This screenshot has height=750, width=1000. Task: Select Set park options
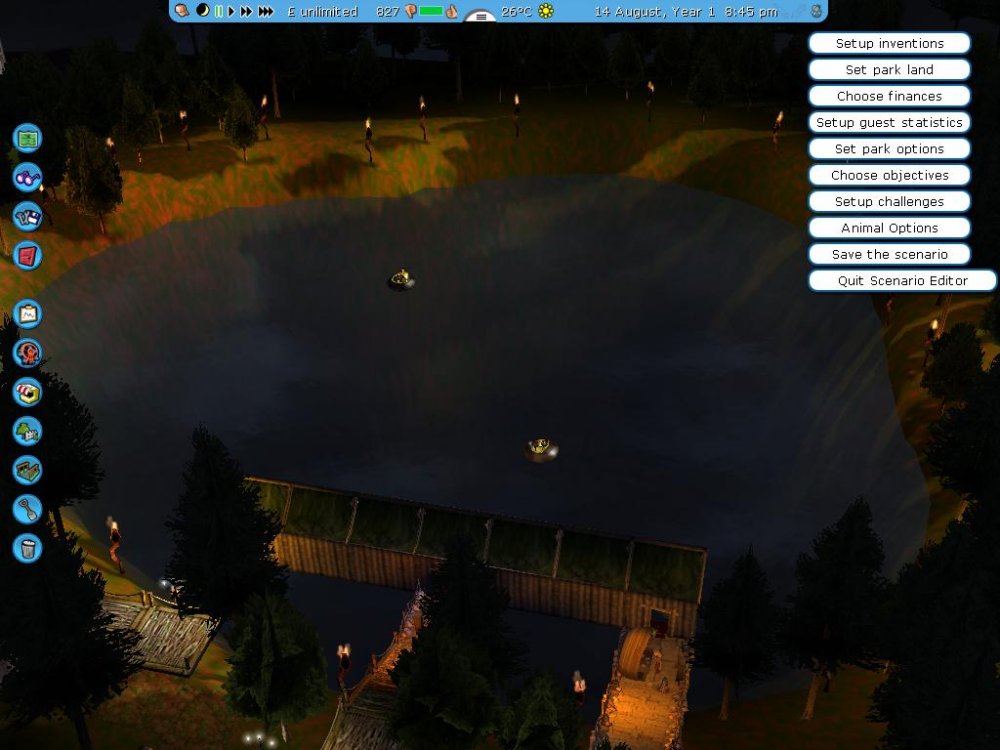point(889,149)
